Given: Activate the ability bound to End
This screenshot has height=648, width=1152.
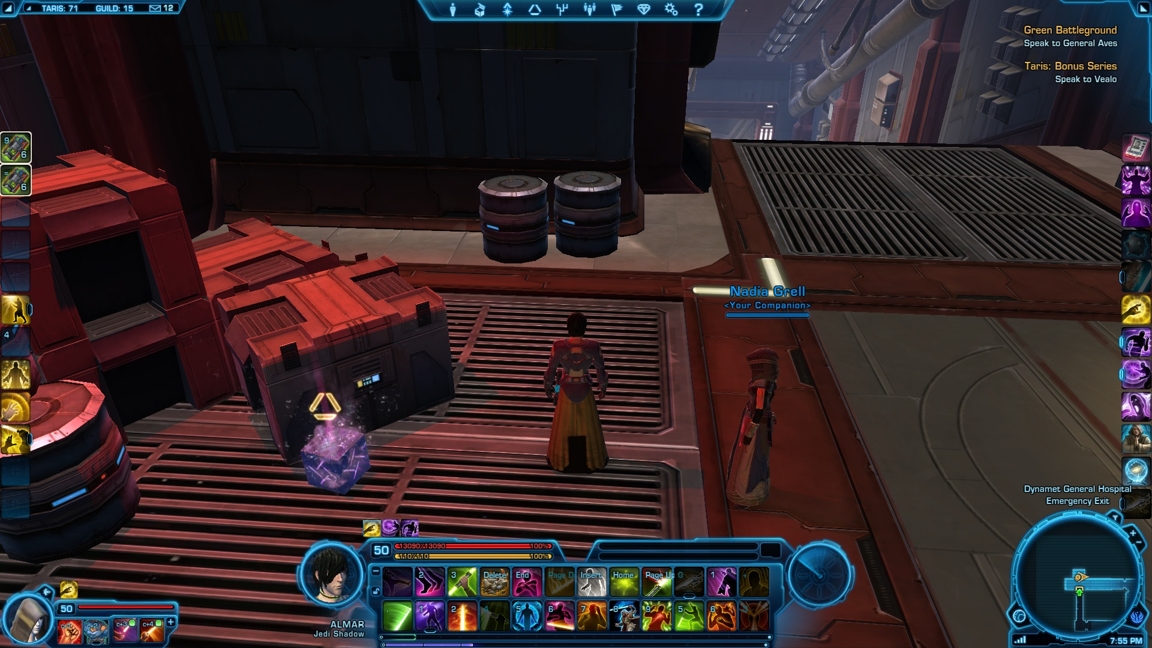Looking at the screenshot, I should click(527, 582).
